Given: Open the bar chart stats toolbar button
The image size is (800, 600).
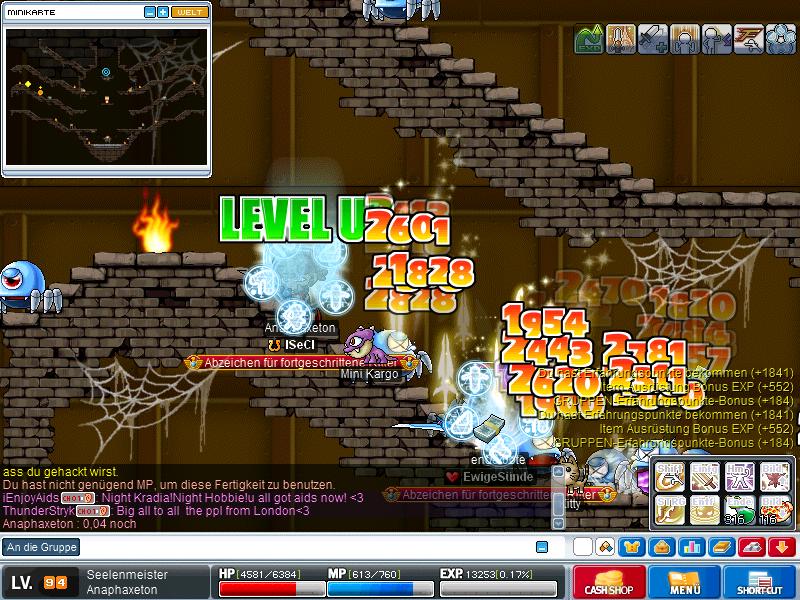Looking at the screenshot, I should 691,547.
